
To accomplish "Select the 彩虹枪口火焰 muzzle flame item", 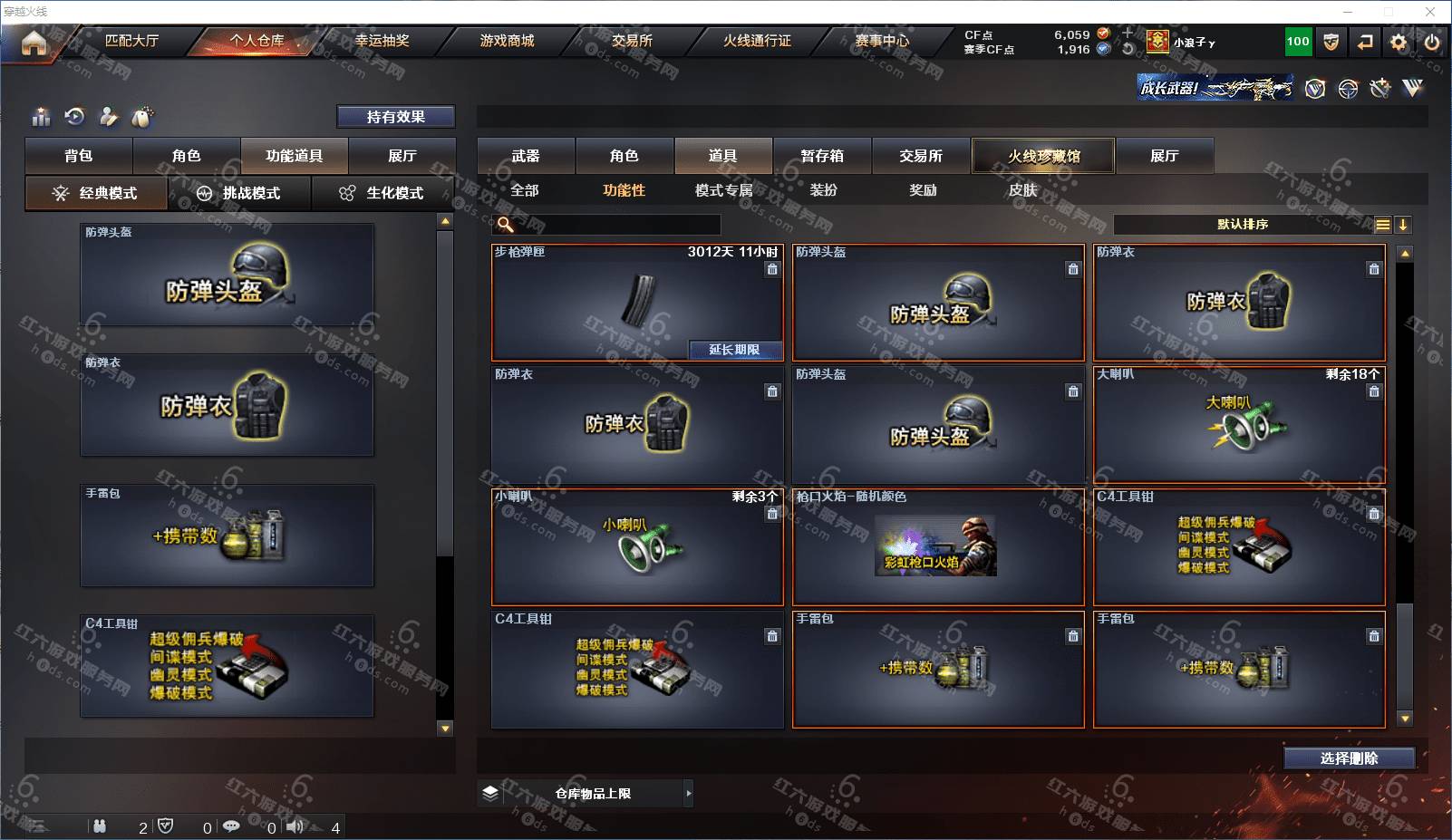I will tap(937, 547).
